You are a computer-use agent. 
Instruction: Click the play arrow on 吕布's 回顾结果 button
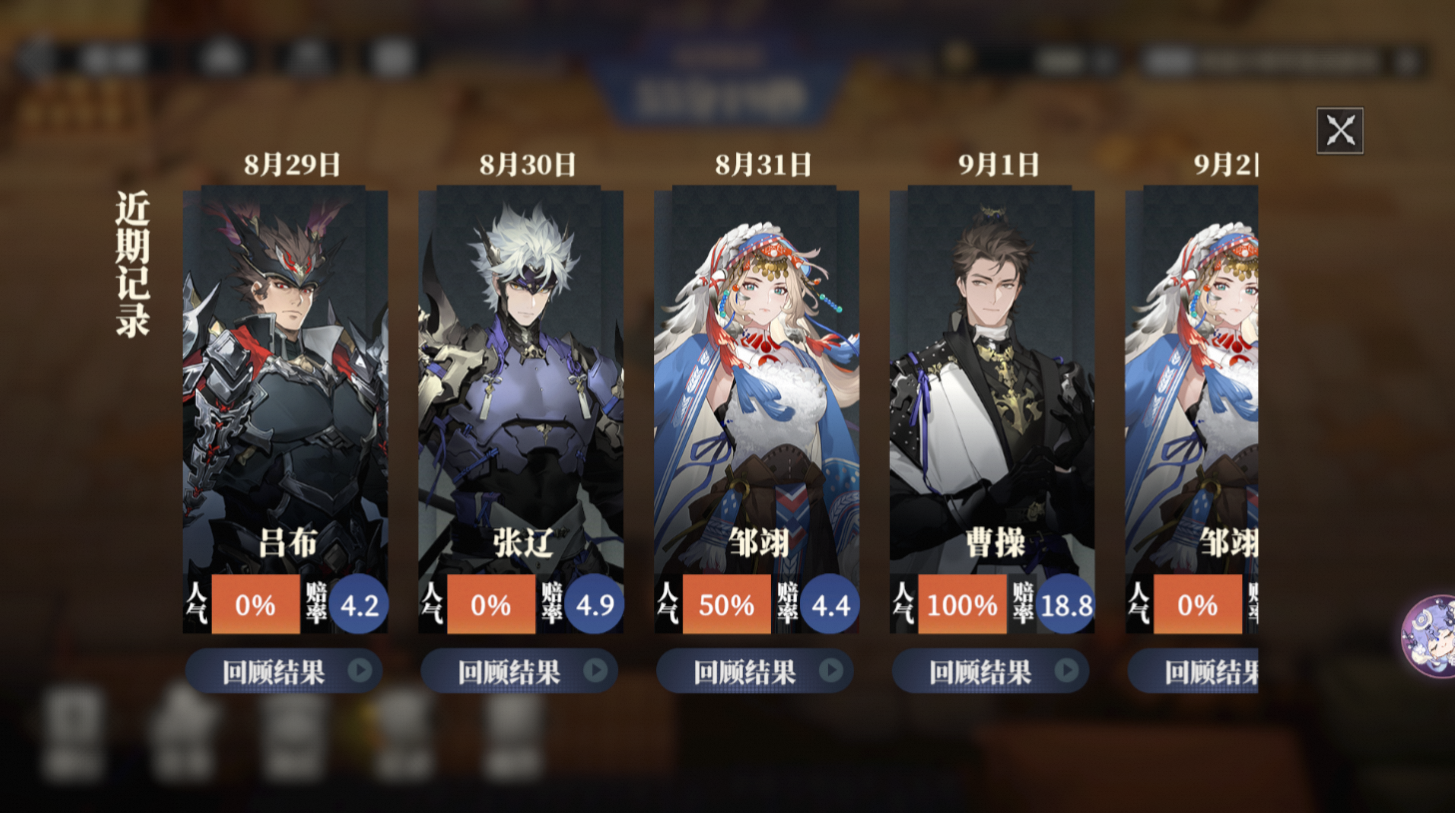click(359, 671)
